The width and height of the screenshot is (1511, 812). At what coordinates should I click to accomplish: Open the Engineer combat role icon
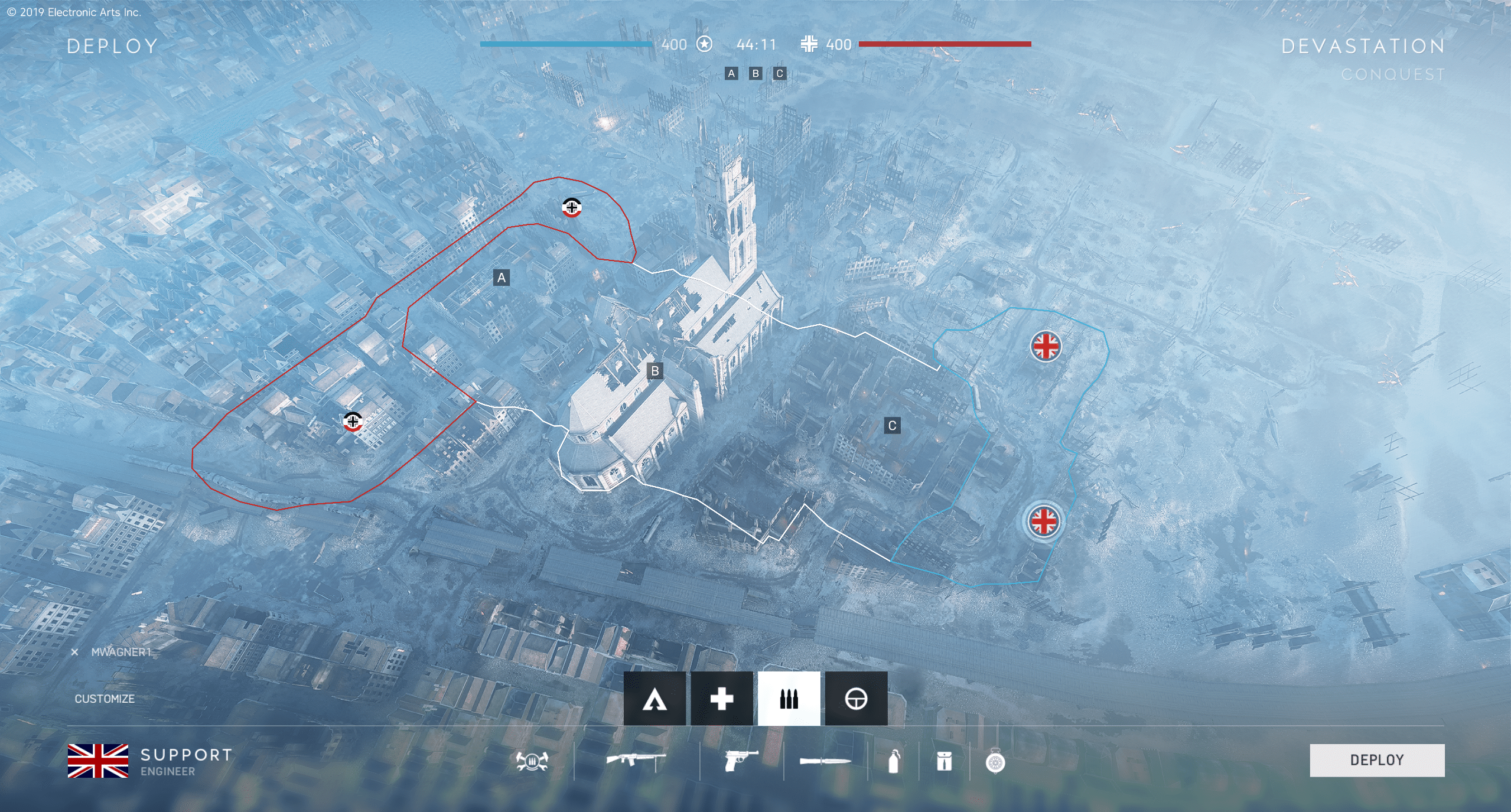point(532,761)
